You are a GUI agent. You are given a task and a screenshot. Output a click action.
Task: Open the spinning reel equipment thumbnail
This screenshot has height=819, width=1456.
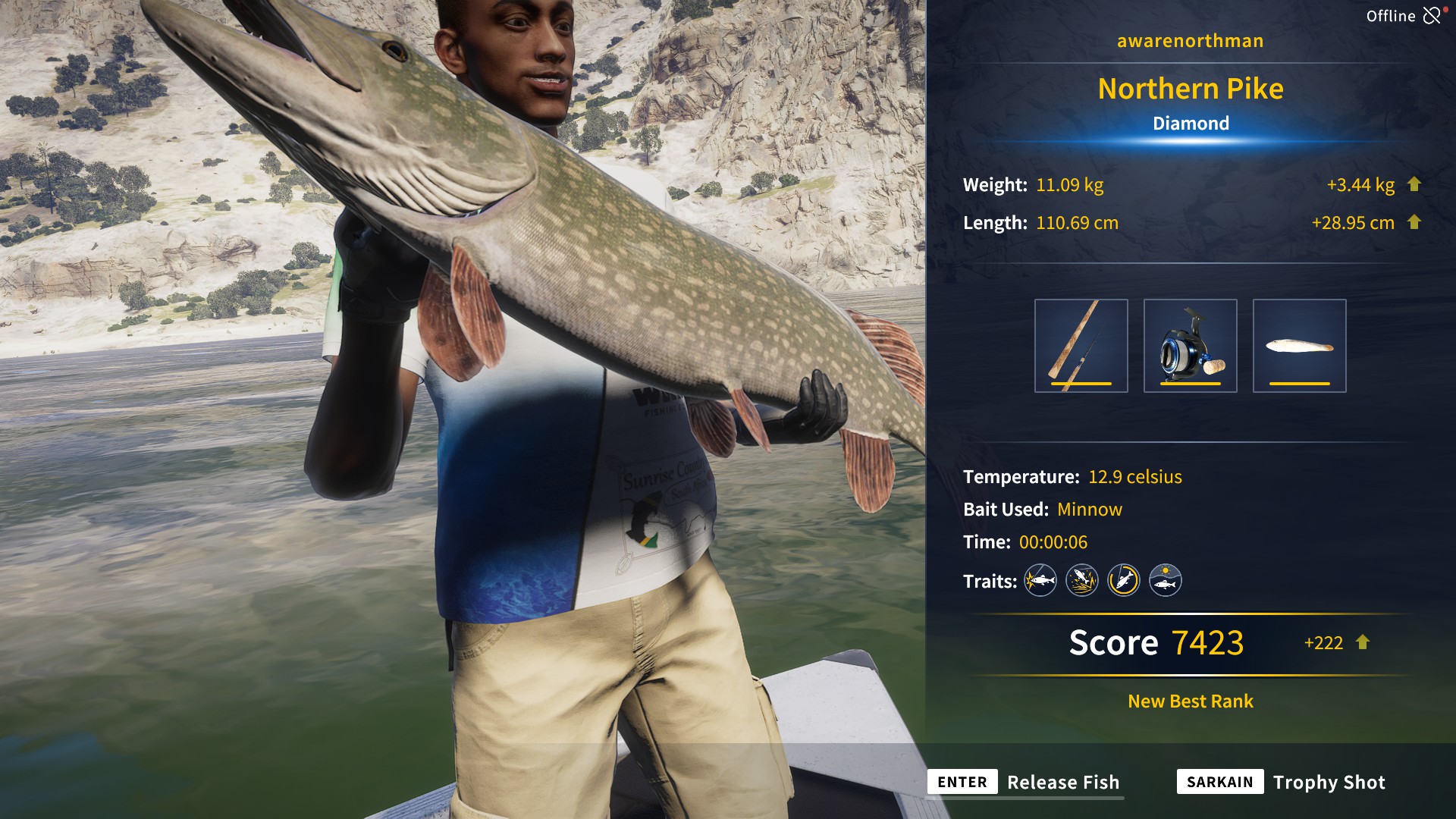[1192, 346]
